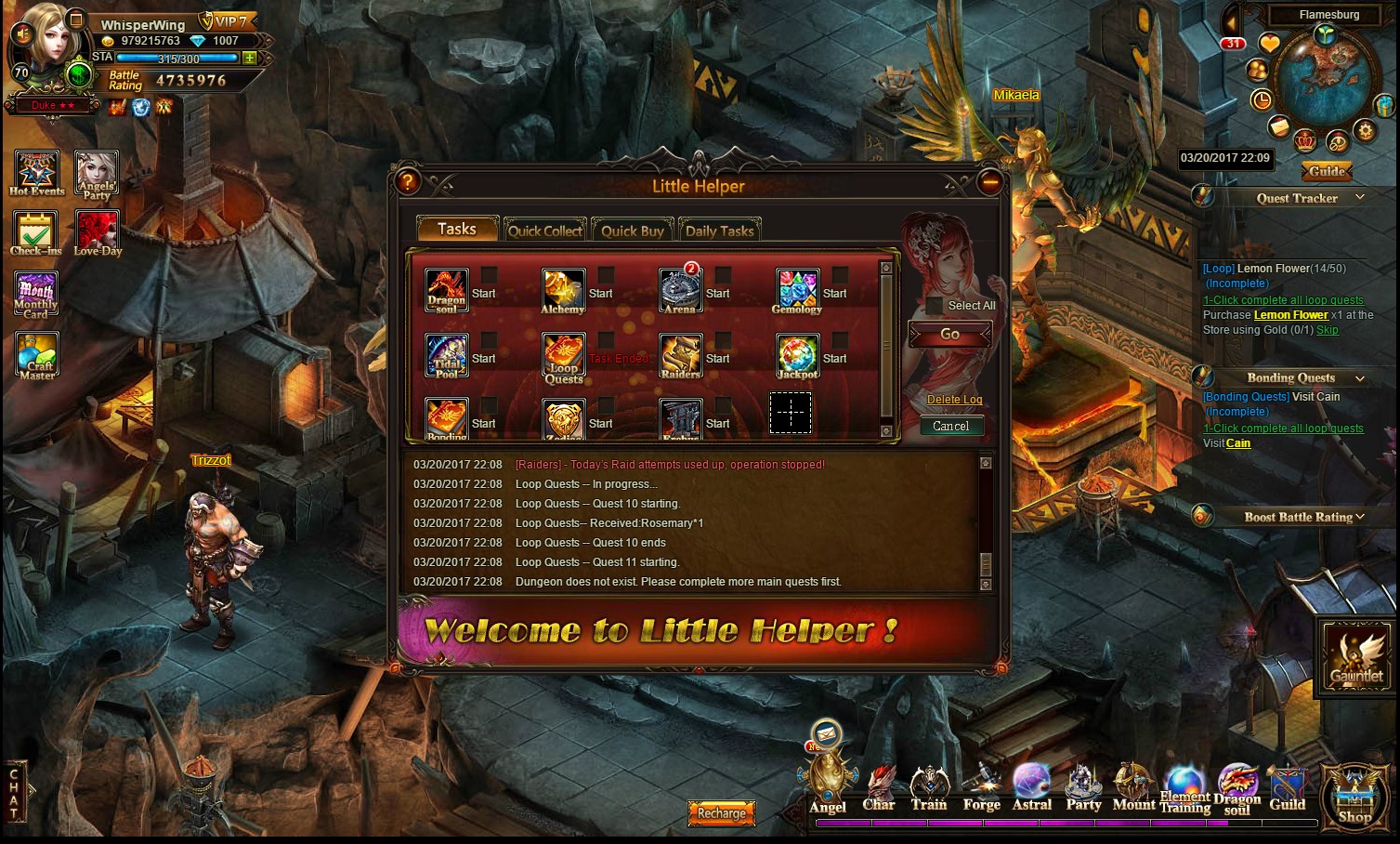1400x844 pixels.
Task: Tick the Select All checkbox
Action: pyautogui.click(x=935, y=306)
